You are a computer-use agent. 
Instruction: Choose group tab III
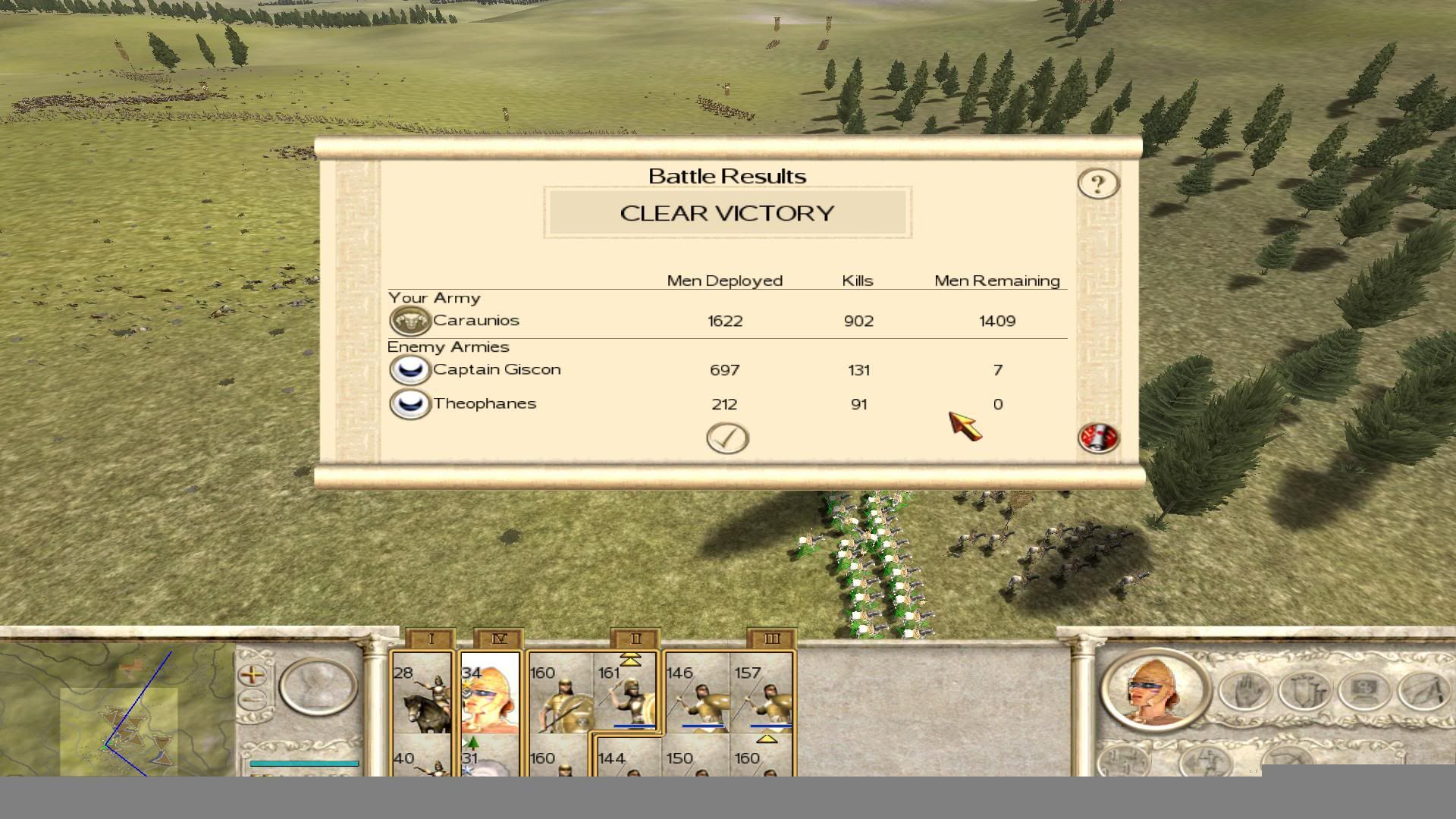click(771, 639)
